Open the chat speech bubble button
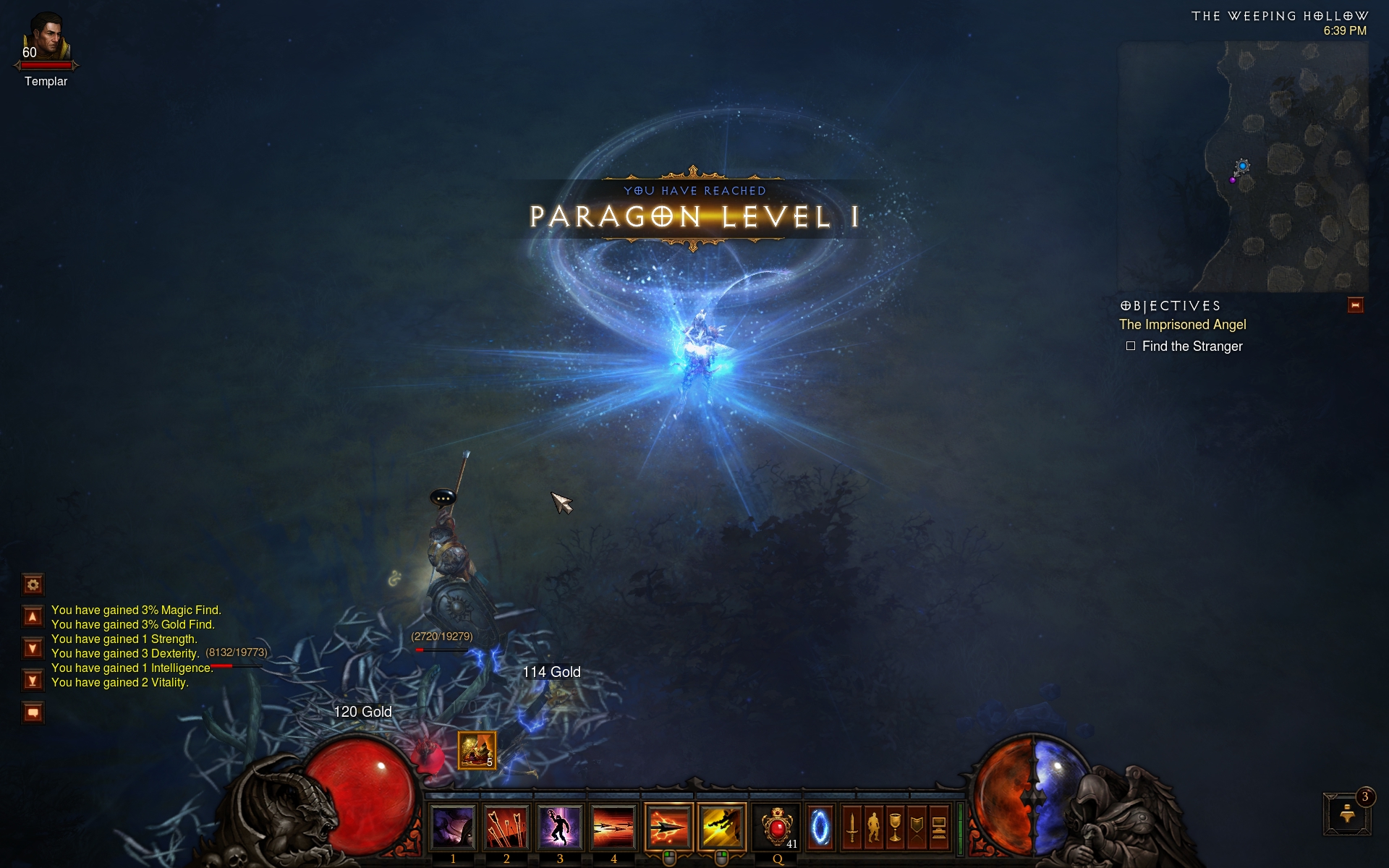 pyautogui.click(x=33, y=713)
